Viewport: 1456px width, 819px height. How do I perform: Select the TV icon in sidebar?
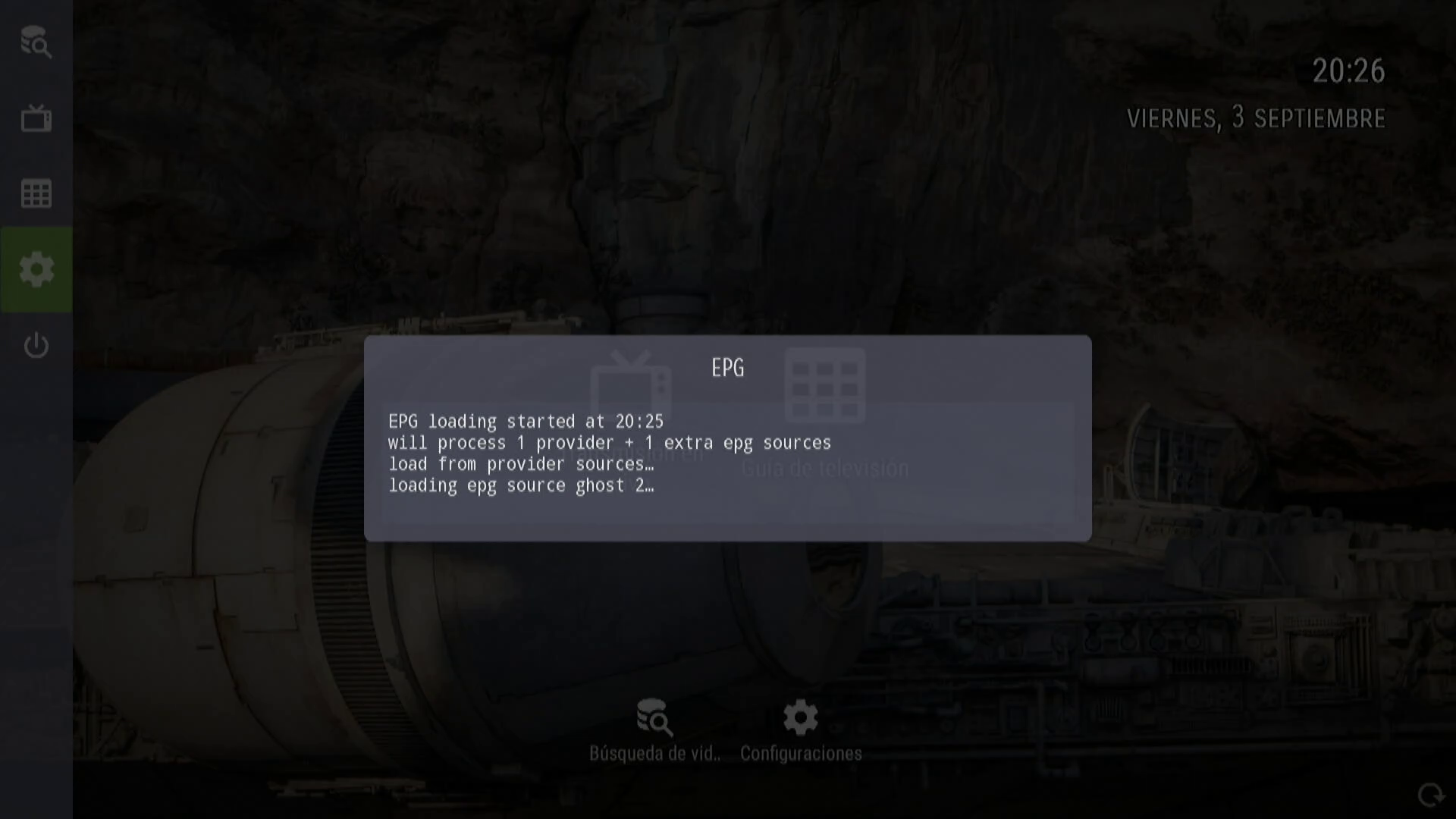coord(36,118)
